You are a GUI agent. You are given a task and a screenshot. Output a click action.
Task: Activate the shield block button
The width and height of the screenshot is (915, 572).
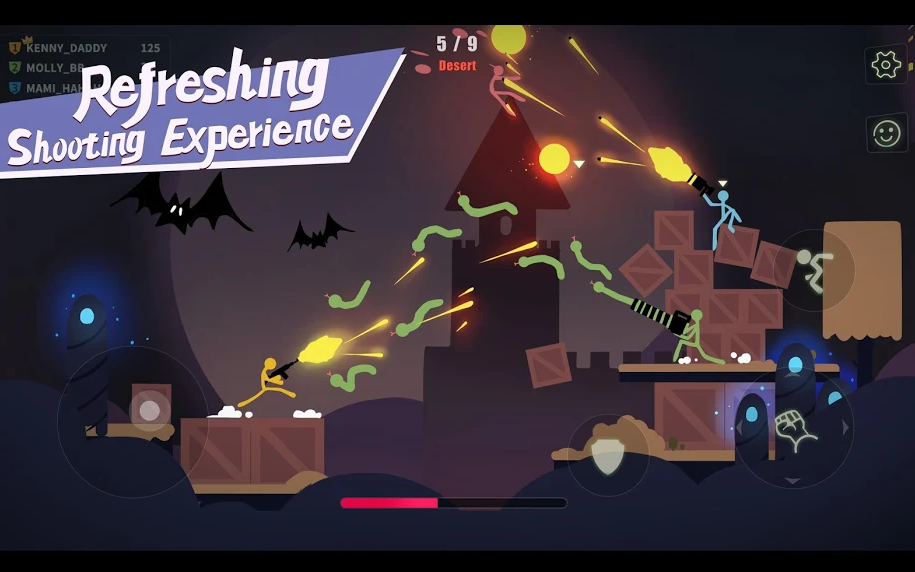click(608, 455)
